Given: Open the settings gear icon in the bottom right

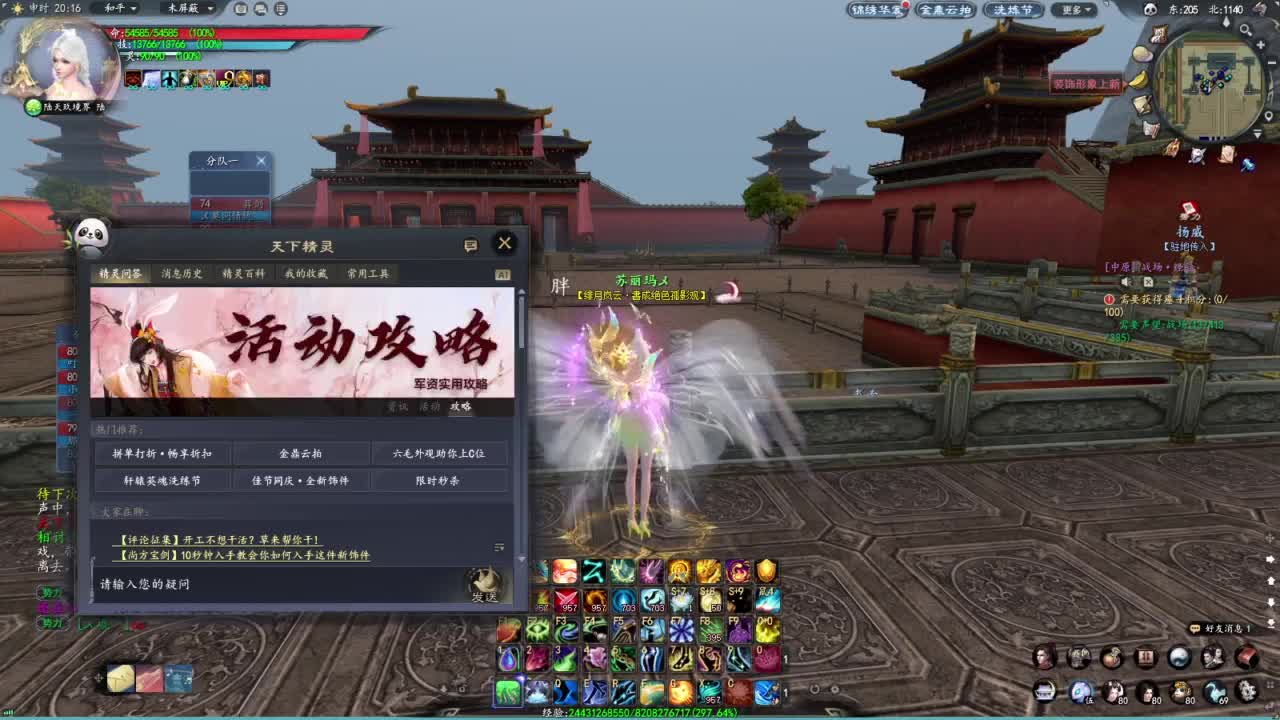Looking at the screenshot, I should coord(1247,689).
